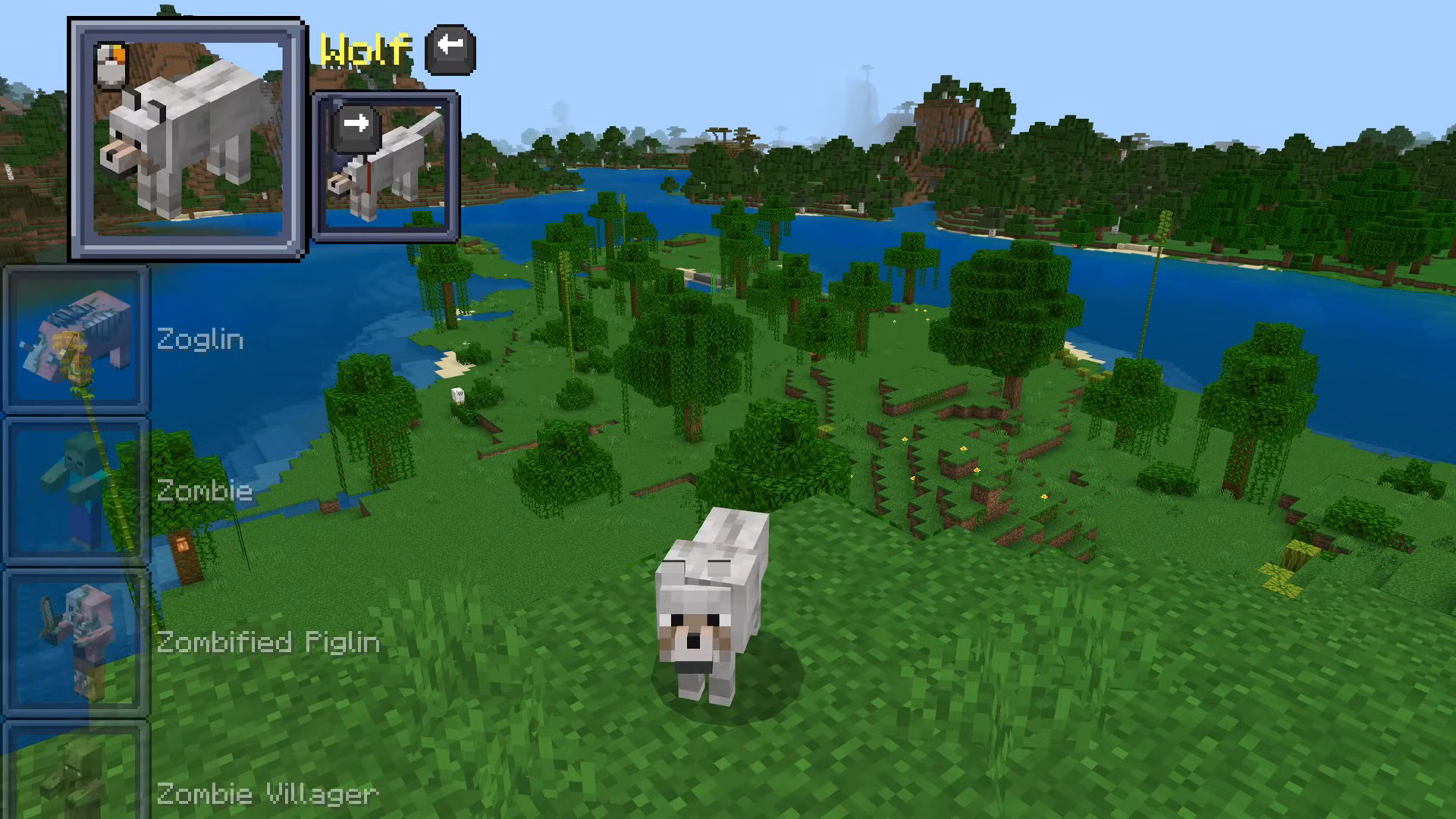Click the back arrow beside Wolf
1456x819 pixels.
450,50
